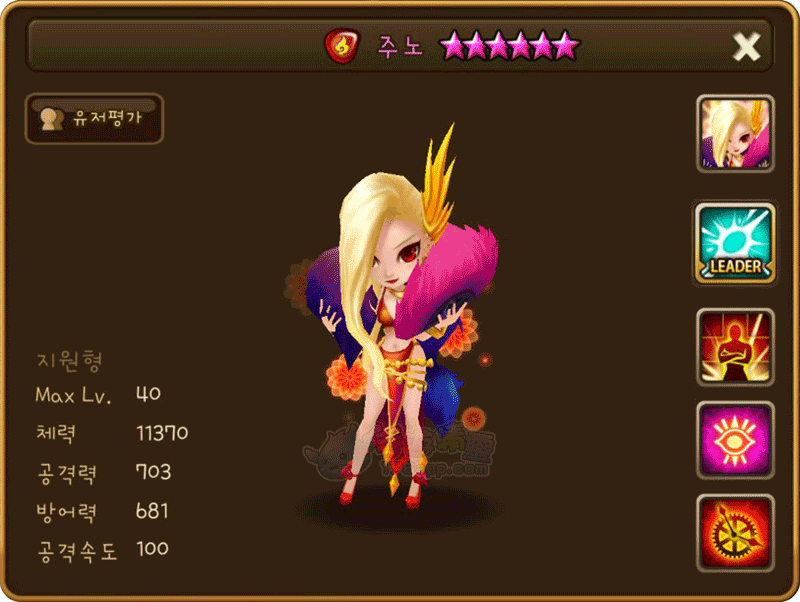This screenshot has width=800, height=602.
Task: Open the 유저평가 user reviews
Action: coord(94,119)
